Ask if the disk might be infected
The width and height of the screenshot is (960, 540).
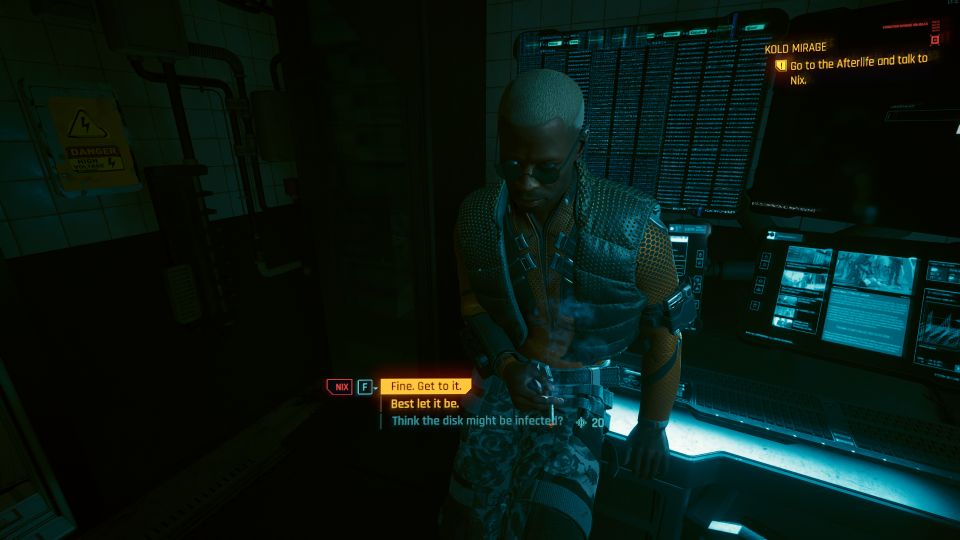coord(477,421)
